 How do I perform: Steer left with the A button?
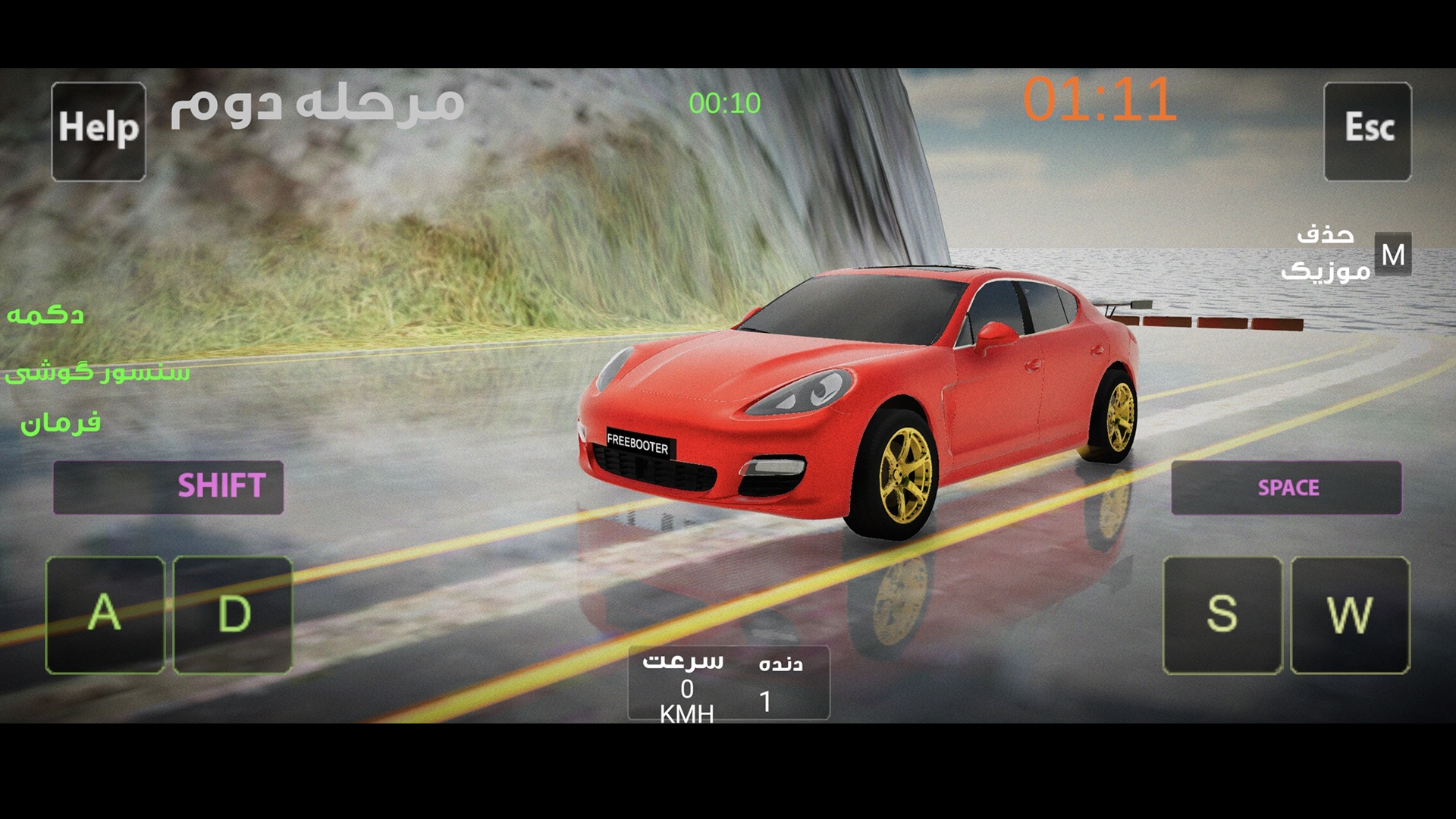(105, 614)
